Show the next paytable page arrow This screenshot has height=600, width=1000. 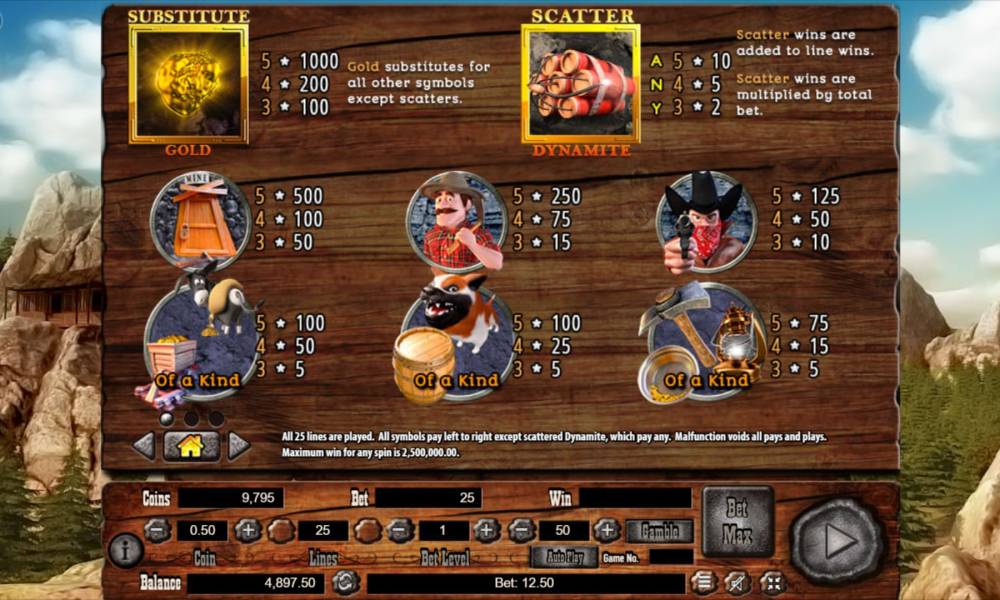(238, 446)
